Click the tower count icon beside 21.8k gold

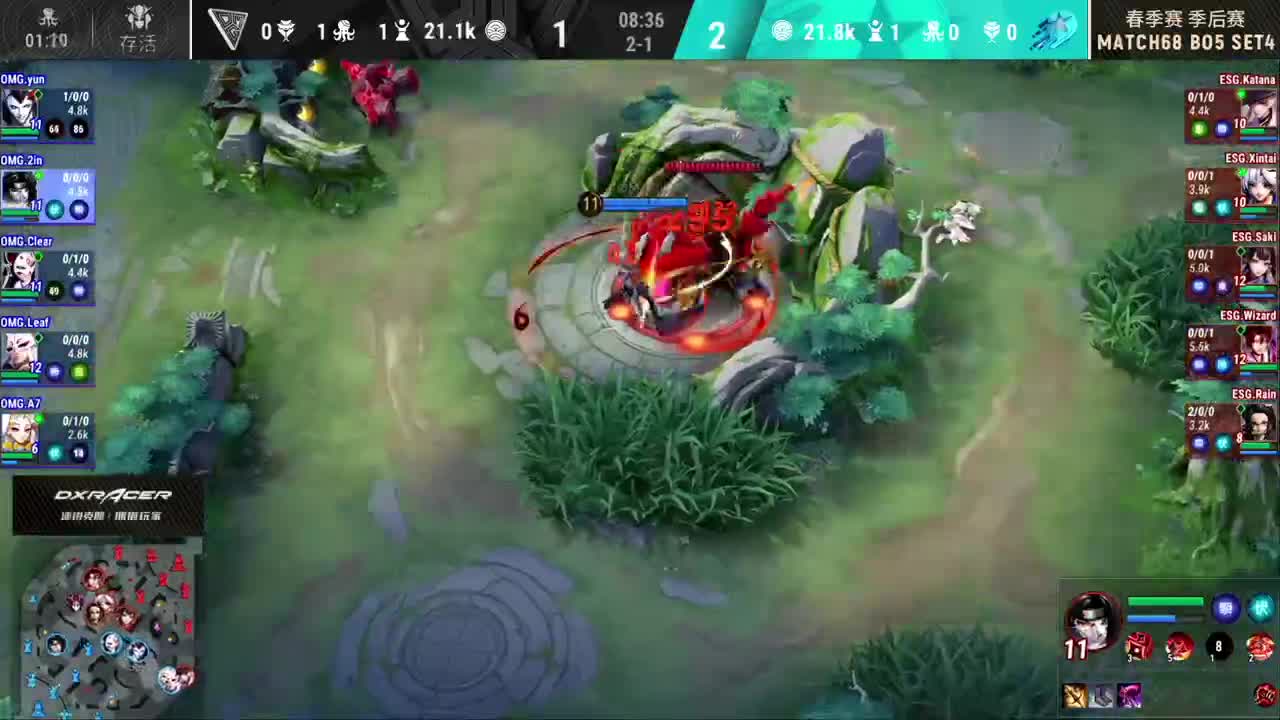pos(876,31)
